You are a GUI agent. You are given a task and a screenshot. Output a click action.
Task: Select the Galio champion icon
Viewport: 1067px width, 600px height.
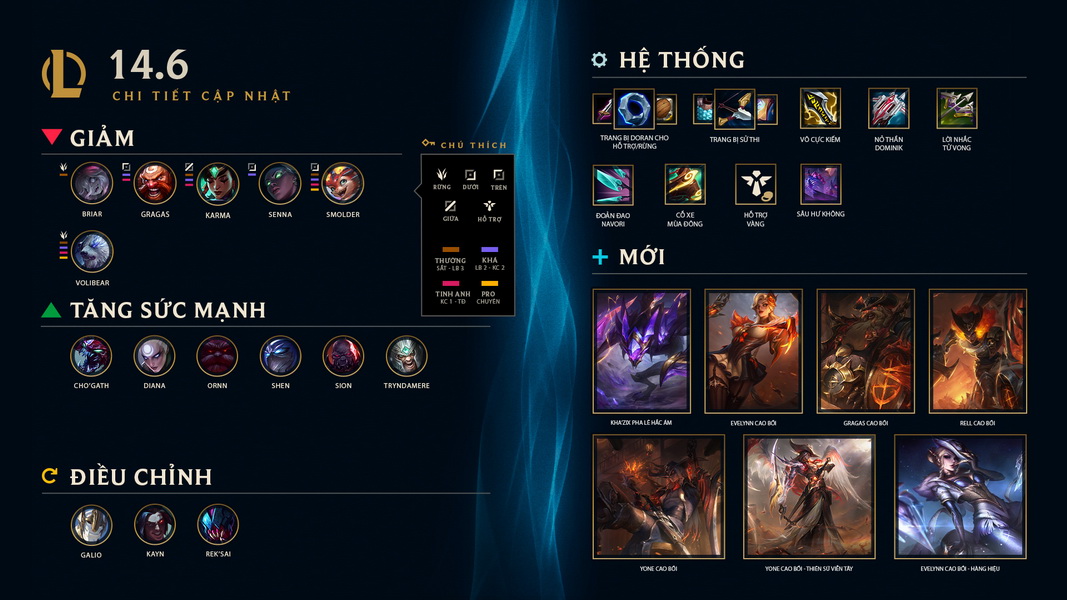pyautogui.click(x=91, y=525)
